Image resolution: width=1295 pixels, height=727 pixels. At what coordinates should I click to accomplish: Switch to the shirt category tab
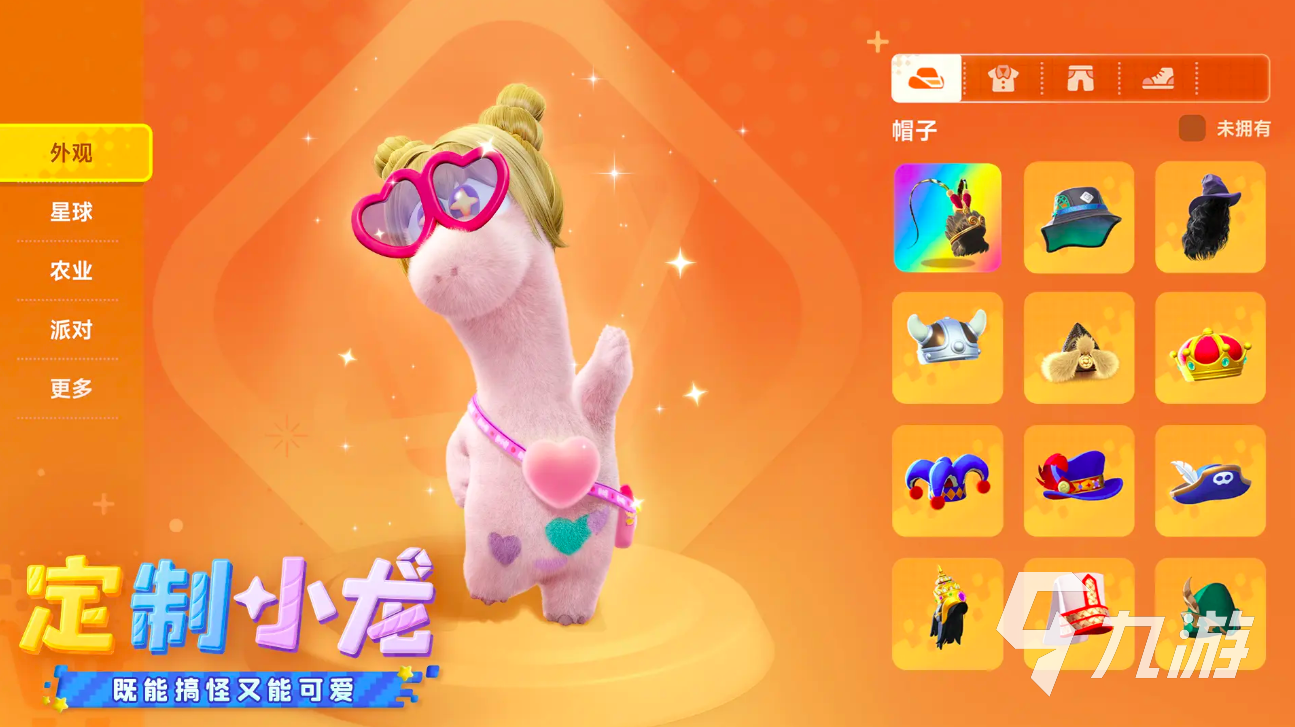[1004, 79]
